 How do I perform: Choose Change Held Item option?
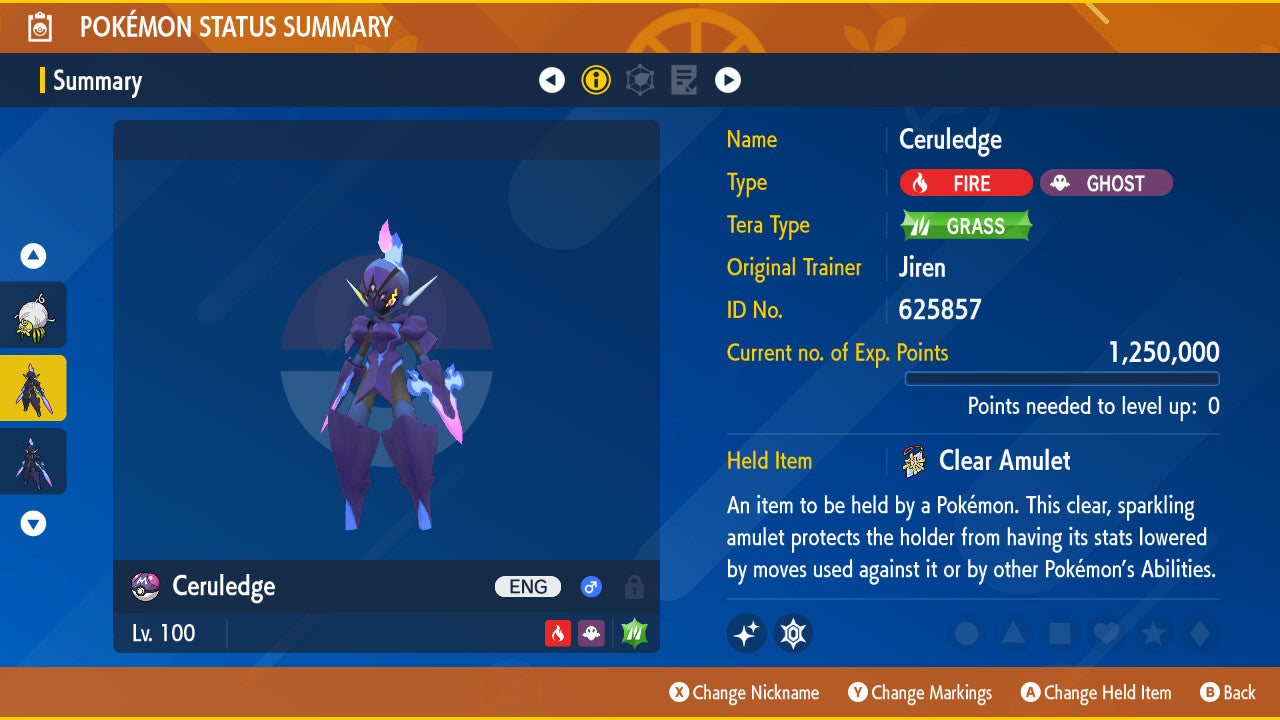point(1096,692)
